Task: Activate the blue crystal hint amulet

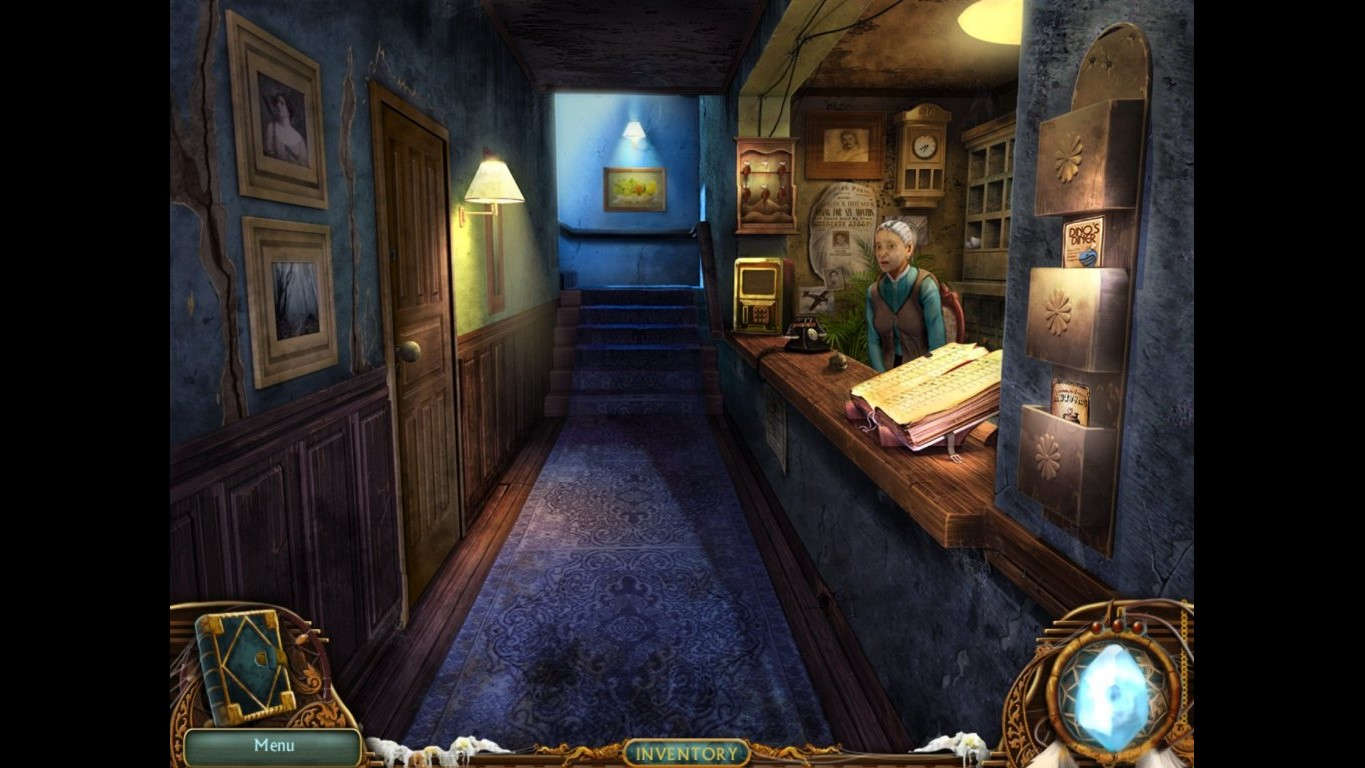Action: point(1113,683)
